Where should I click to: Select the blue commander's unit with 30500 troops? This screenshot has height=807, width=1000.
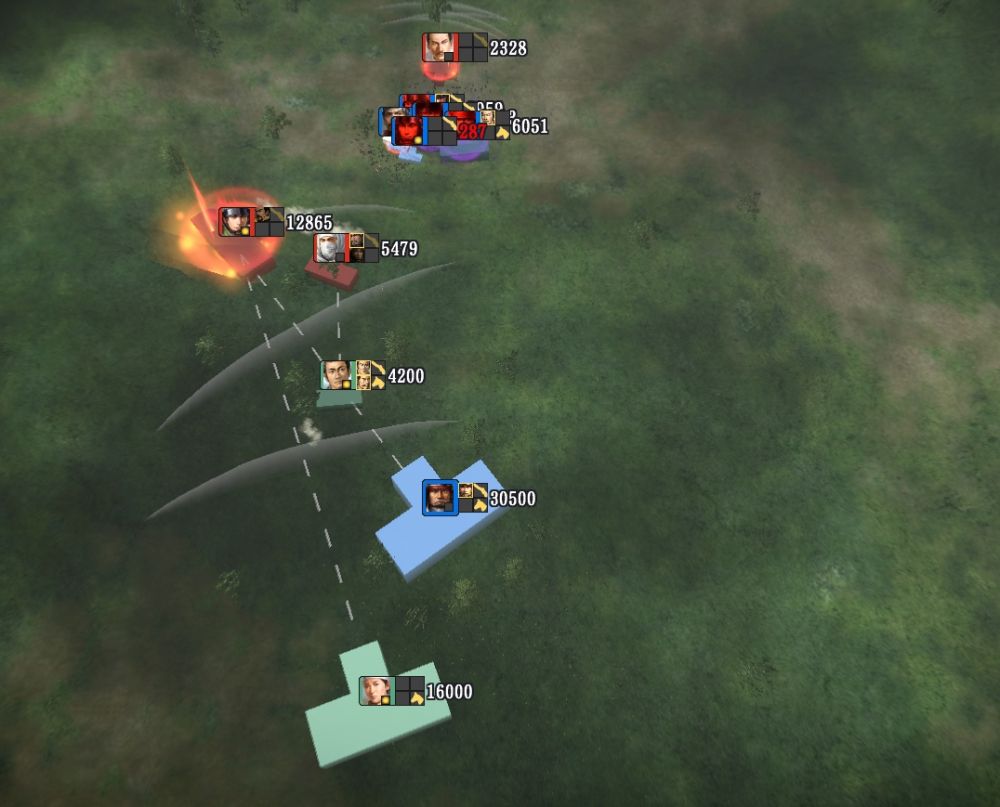[440, 498]
